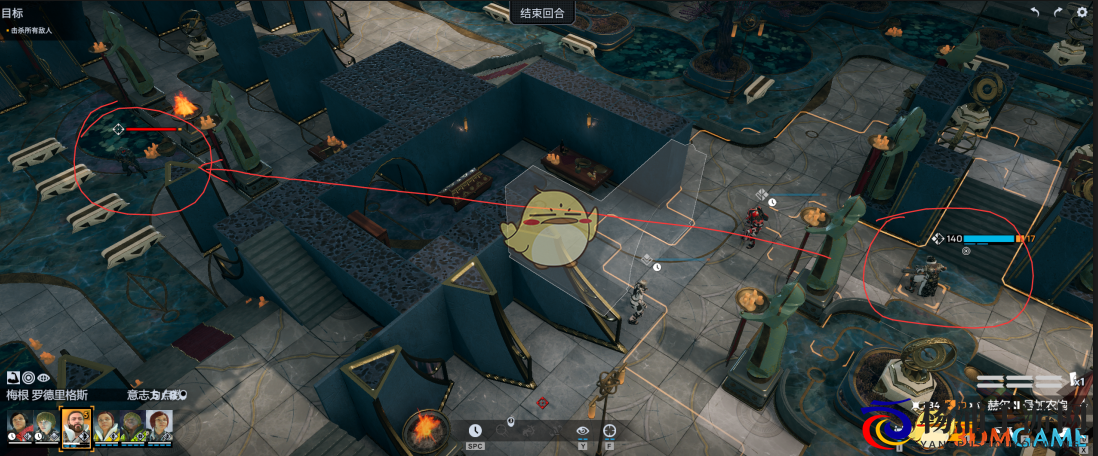This screenshot has height=456, width=1098.
Task: Activate the clock wait ability icon
Action: (475, 430)
